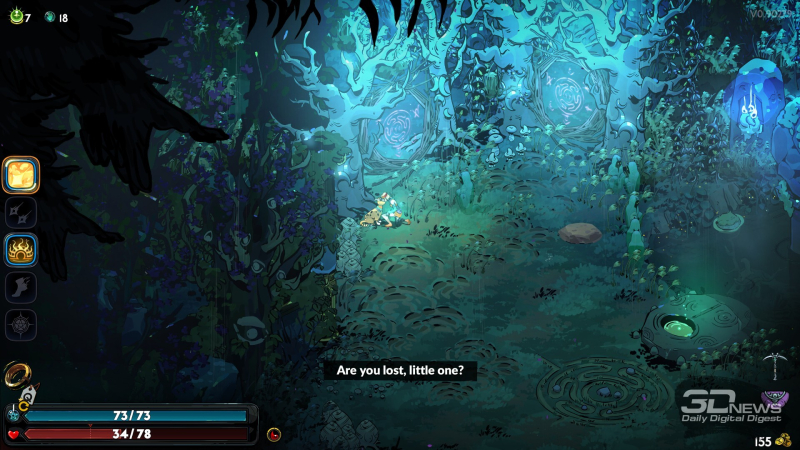Image resolution: width=800 pixels, height=450 pixels.
Task: Select the golden flame crown boon slot
Action: point(21,250)
